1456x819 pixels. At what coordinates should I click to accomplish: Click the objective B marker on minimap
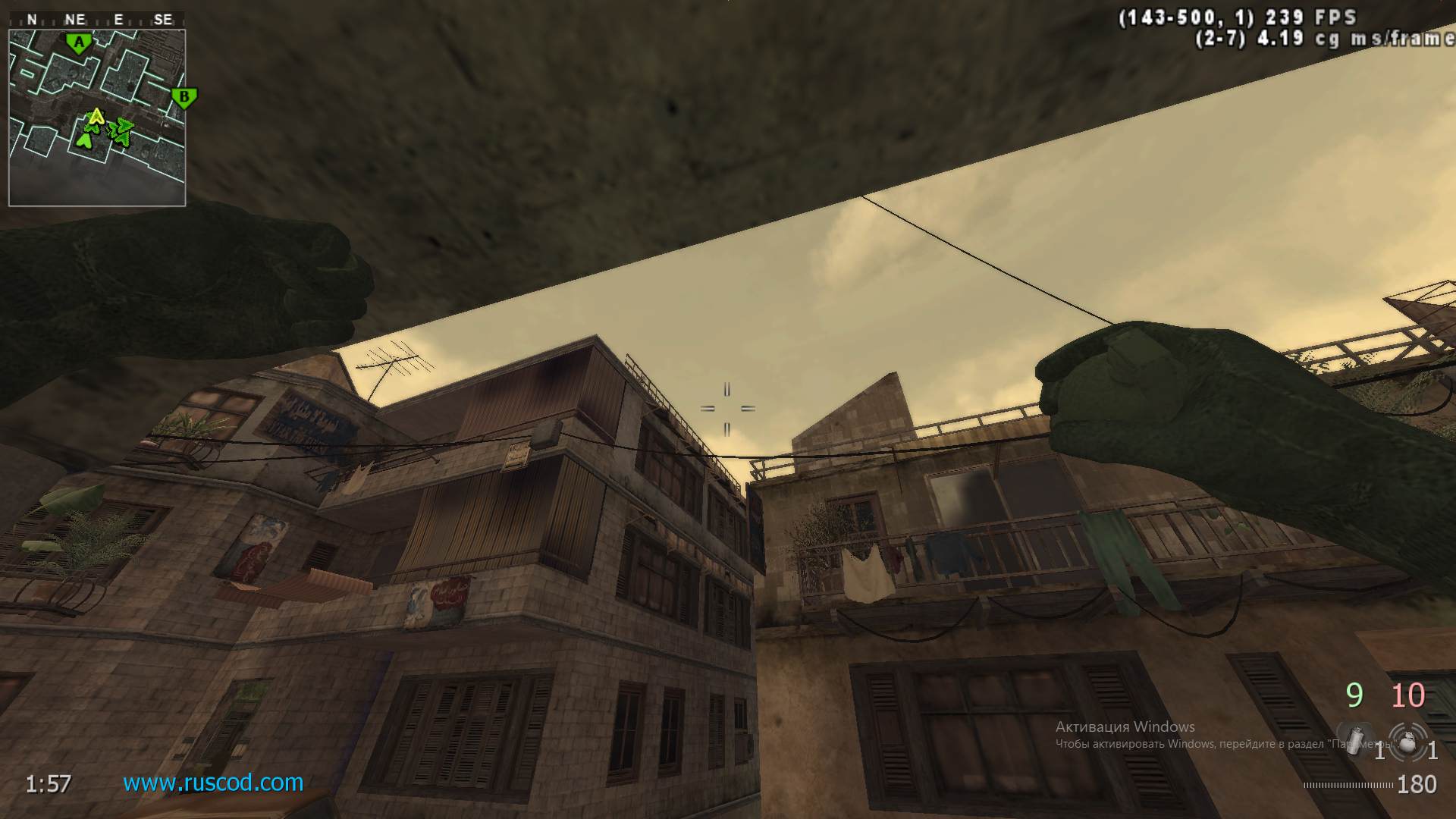tap(184, 97)
